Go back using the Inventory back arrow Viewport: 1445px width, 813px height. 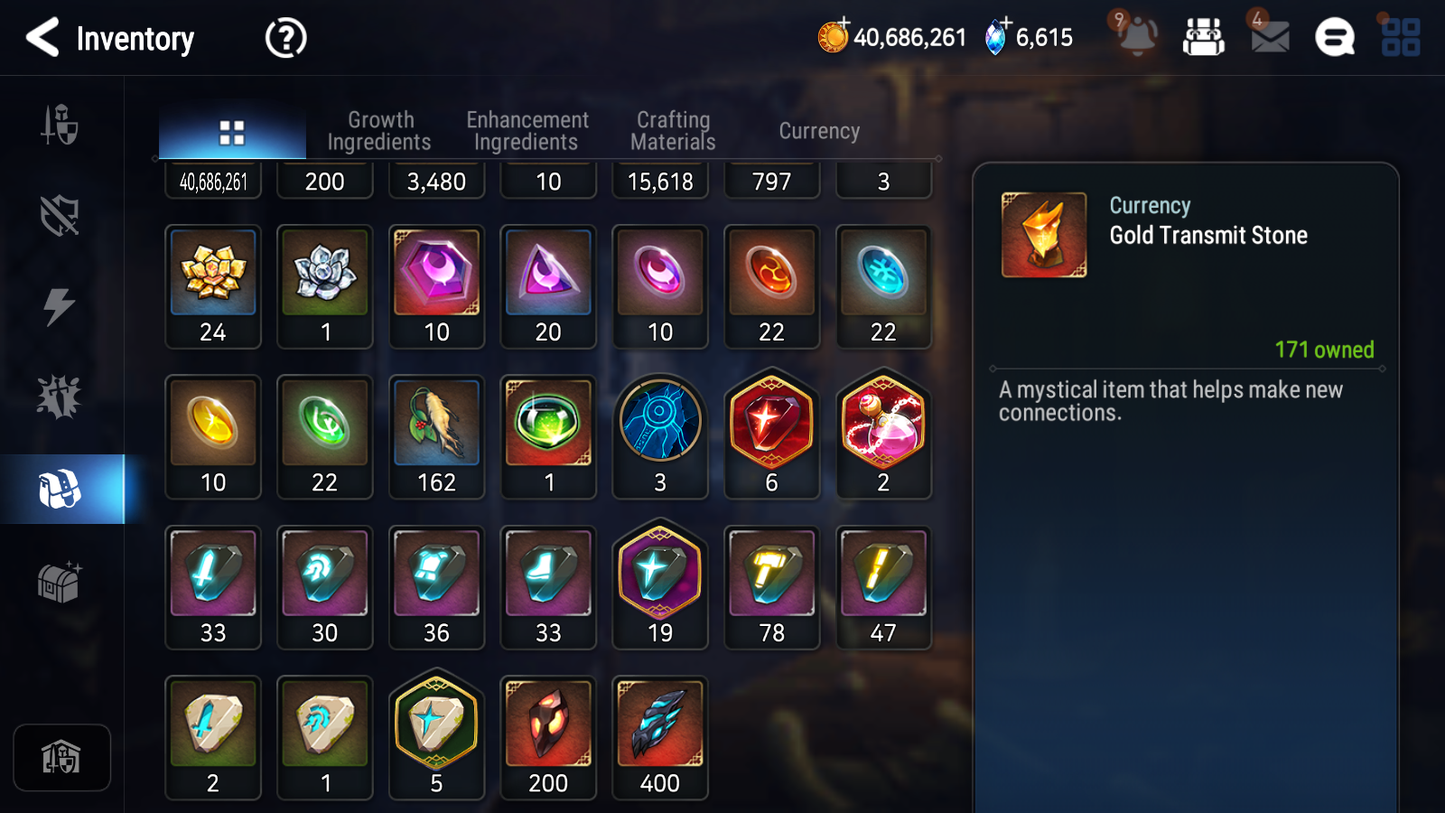pyautogui.click(x=41, y=37)
